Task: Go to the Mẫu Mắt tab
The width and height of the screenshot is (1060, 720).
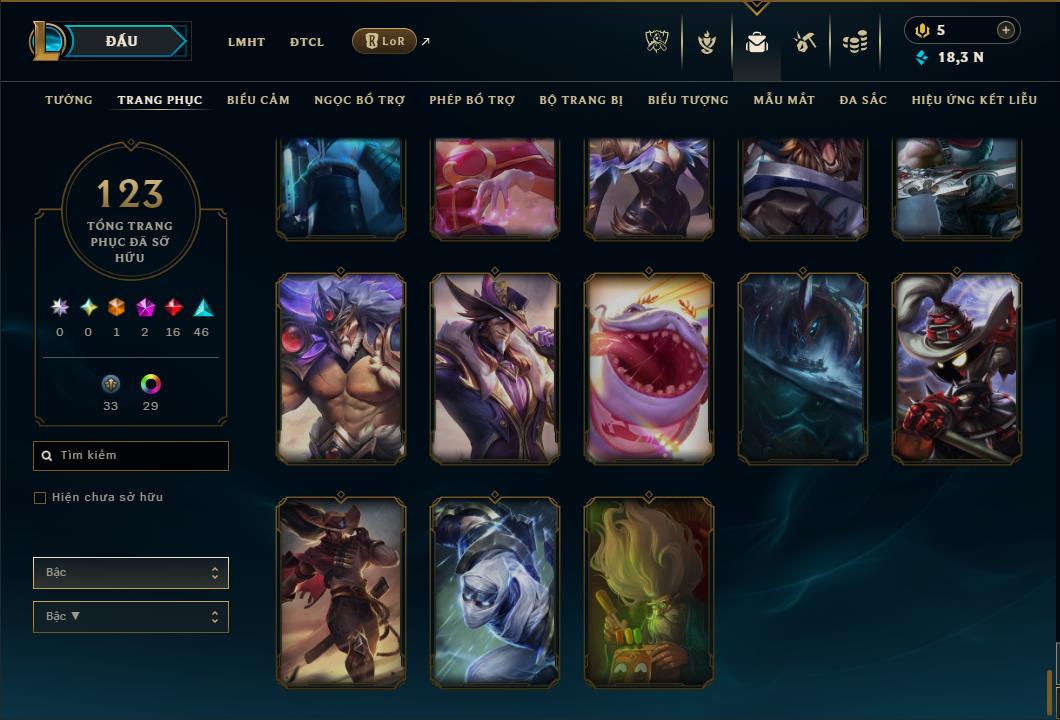Action: coord(784,100)
